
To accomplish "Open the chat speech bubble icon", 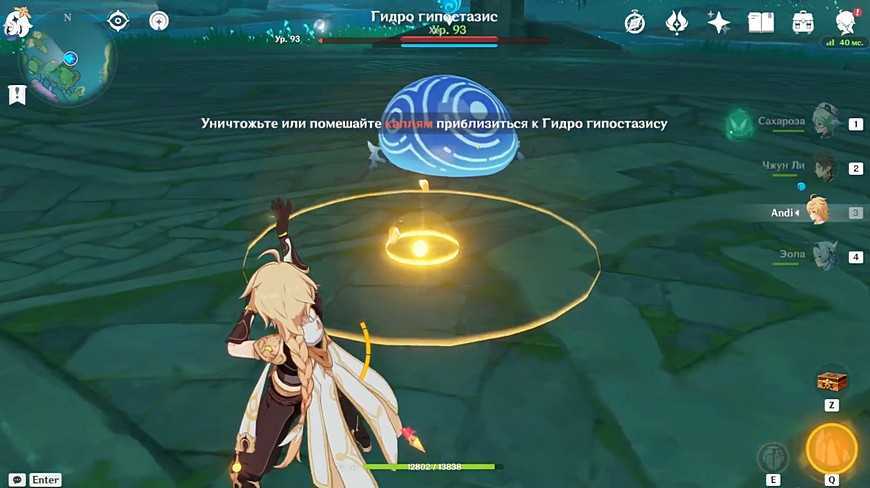I will pyautogui.click(x=17, y=480).
